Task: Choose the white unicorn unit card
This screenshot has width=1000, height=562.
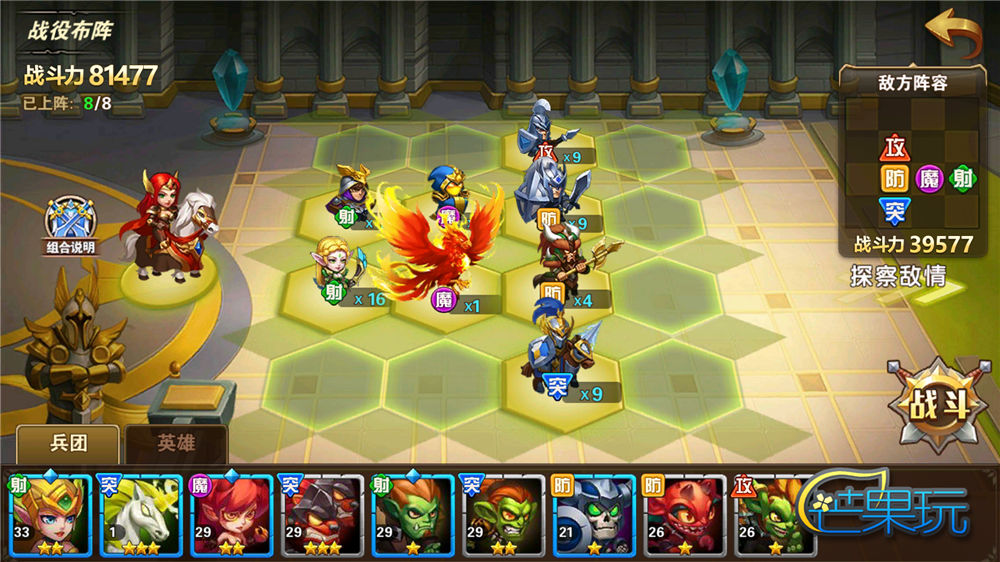Action: click(x=138, y=514)
